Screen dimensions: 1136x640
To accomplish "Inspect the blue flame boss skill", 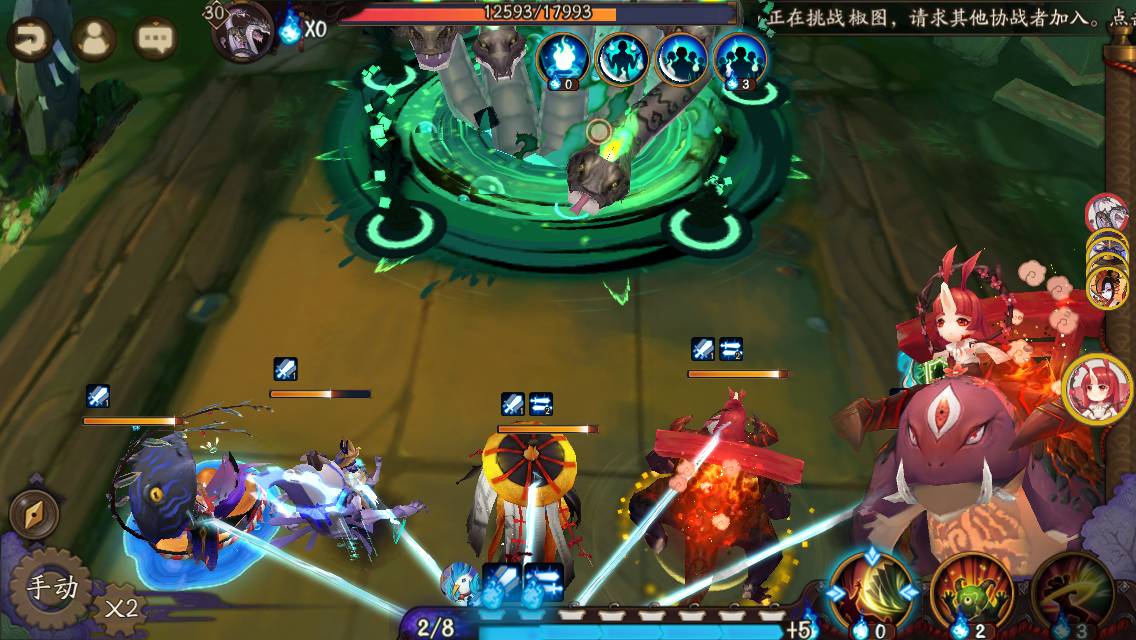I will pos(562,59).
